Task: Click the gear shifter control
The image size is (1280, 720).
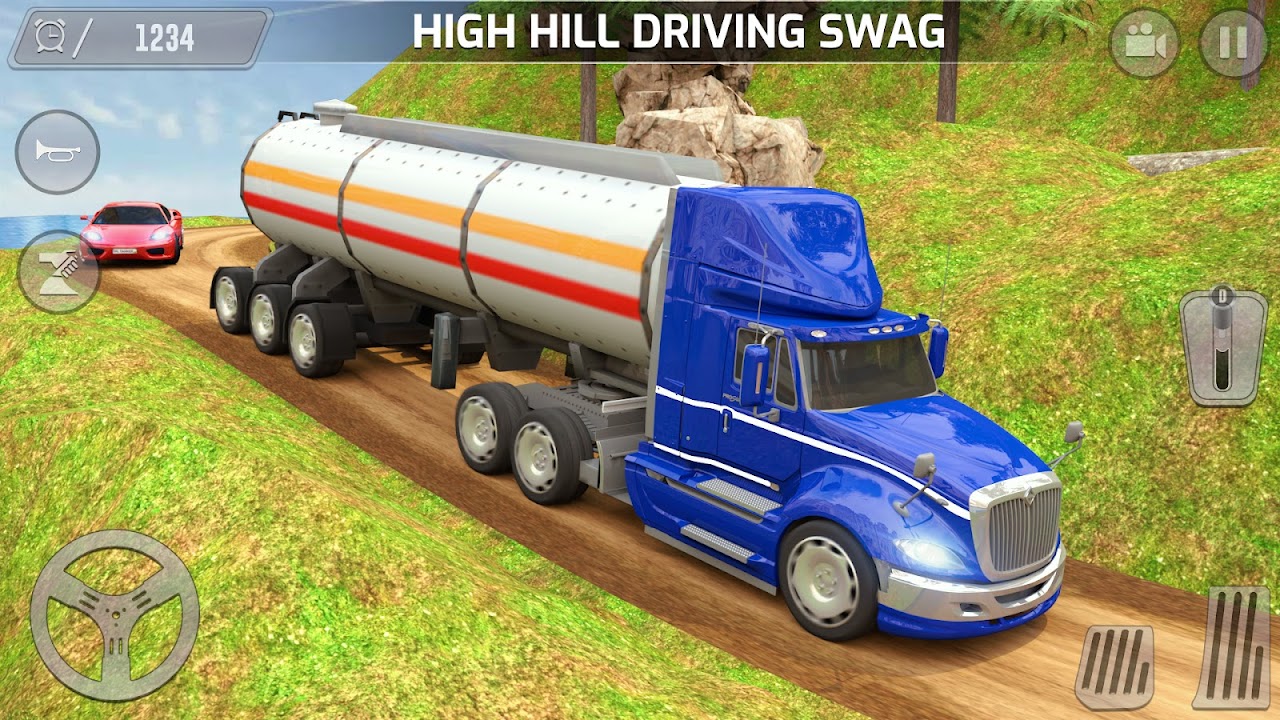Action: [1221, 346]
